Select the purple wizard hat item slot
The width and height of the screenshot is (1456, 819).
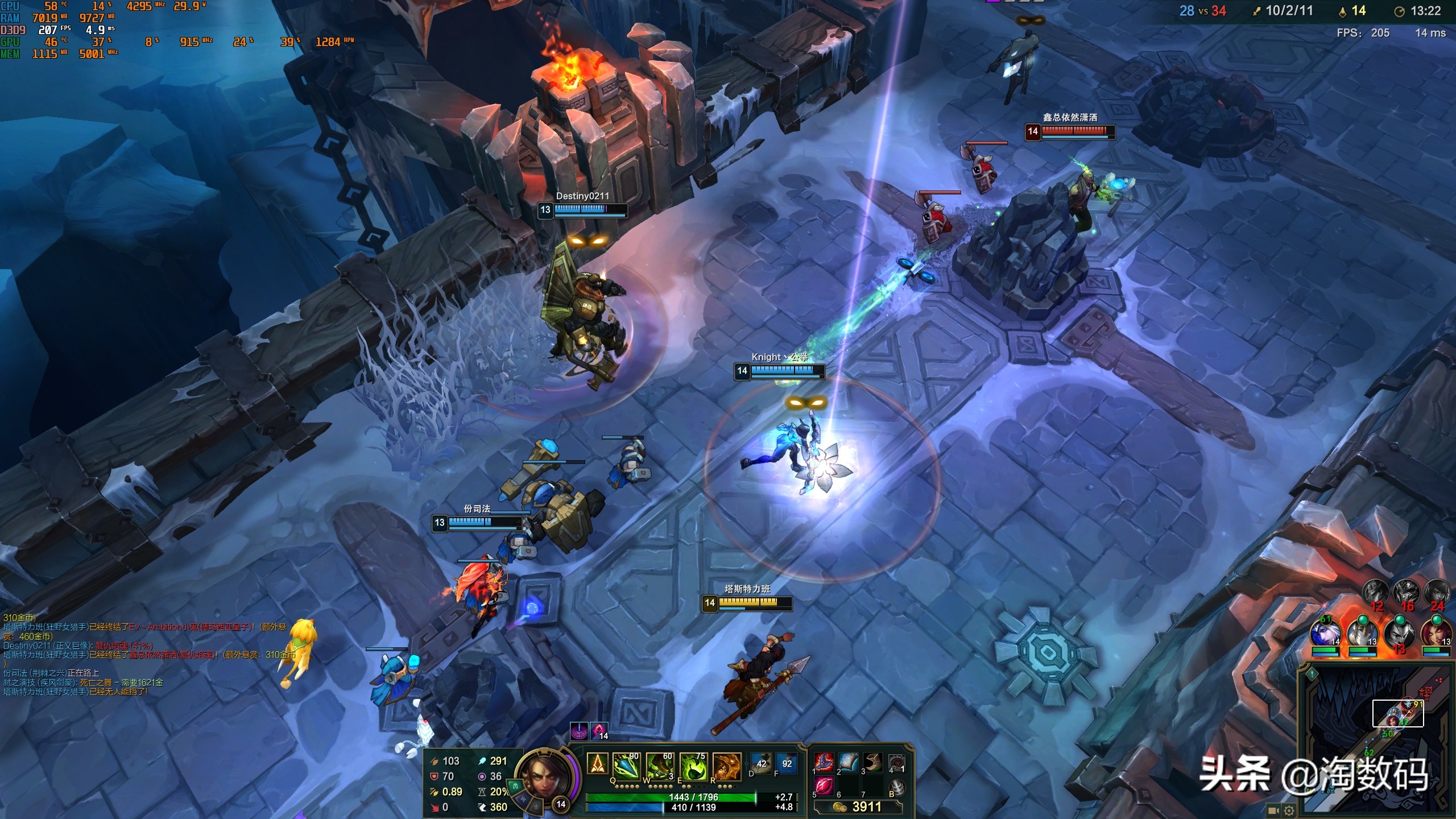pos(824,762)
